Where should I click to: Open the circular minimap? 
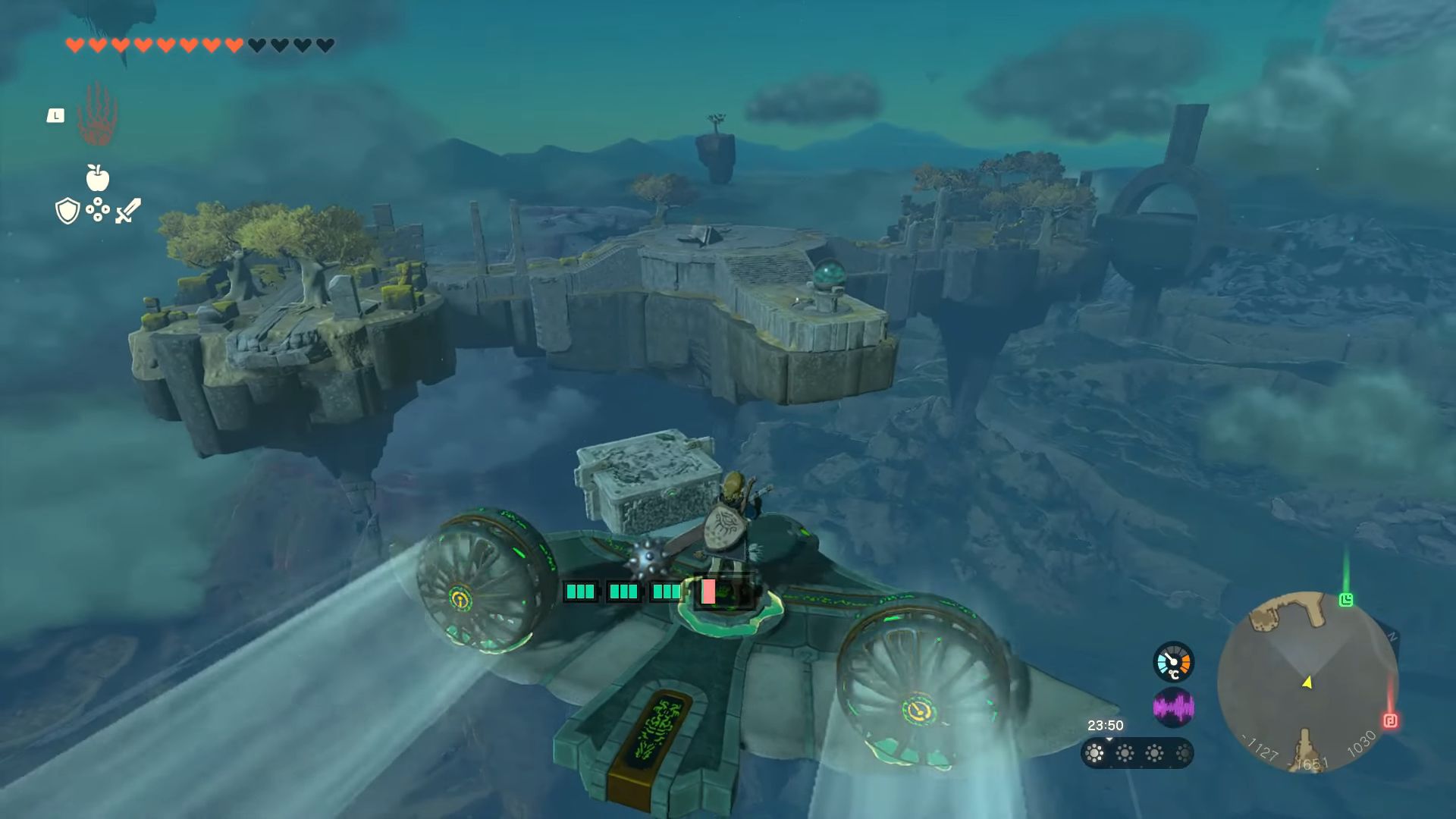[1307, 682]
